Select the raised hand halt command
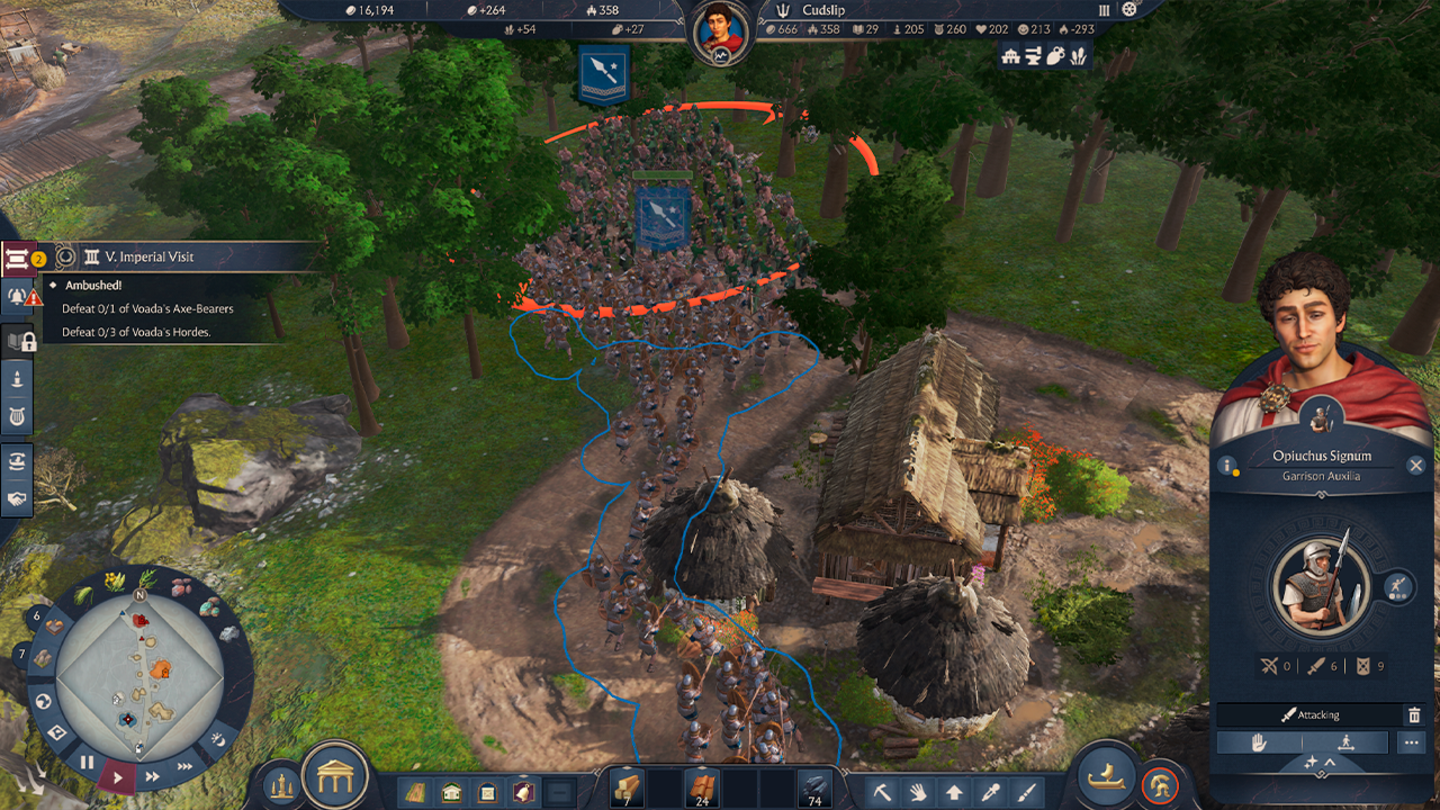Screen dimensions: 1440x810 click(1259, 743)
